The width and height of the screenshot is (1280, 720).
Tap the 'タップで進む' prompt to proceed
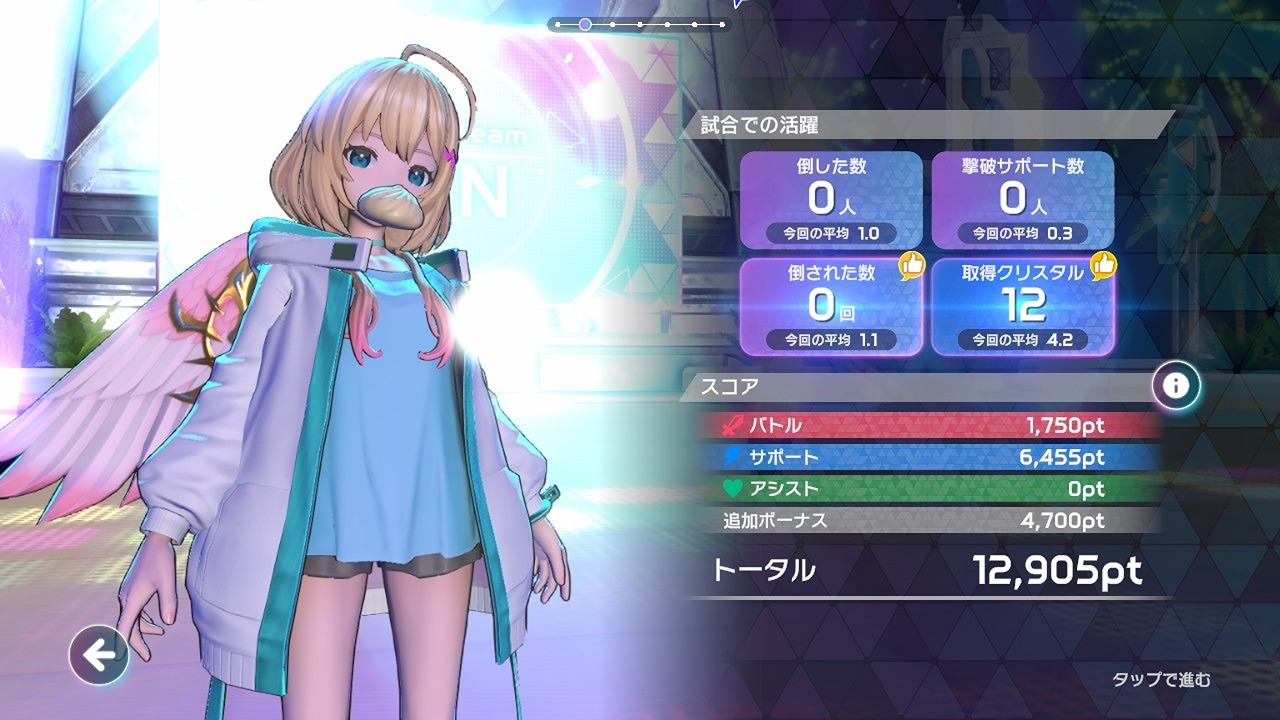(x=1161, y=680)
